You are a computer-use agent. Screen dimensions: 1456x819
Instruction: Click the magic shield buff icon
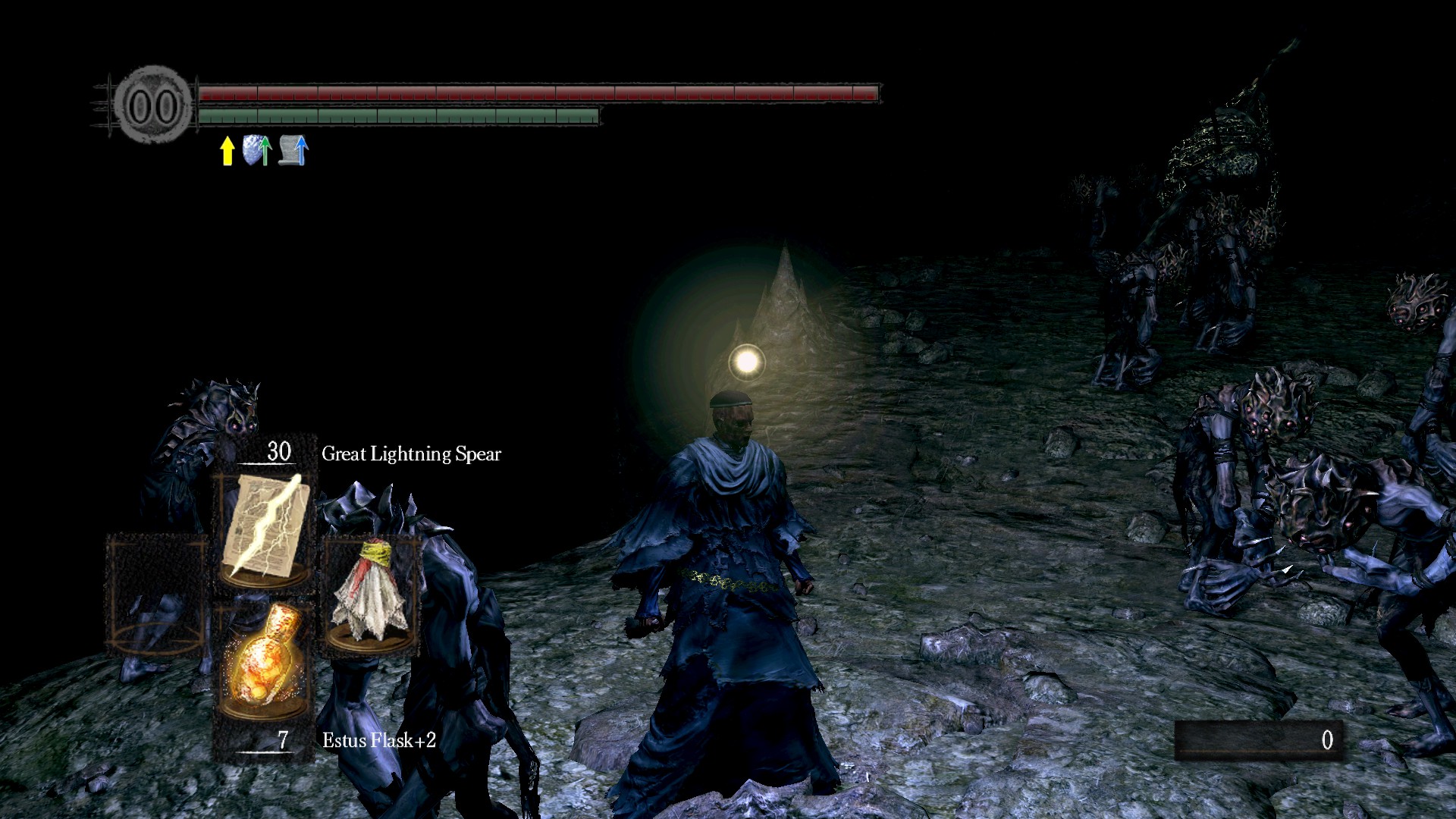pos(256,149)
